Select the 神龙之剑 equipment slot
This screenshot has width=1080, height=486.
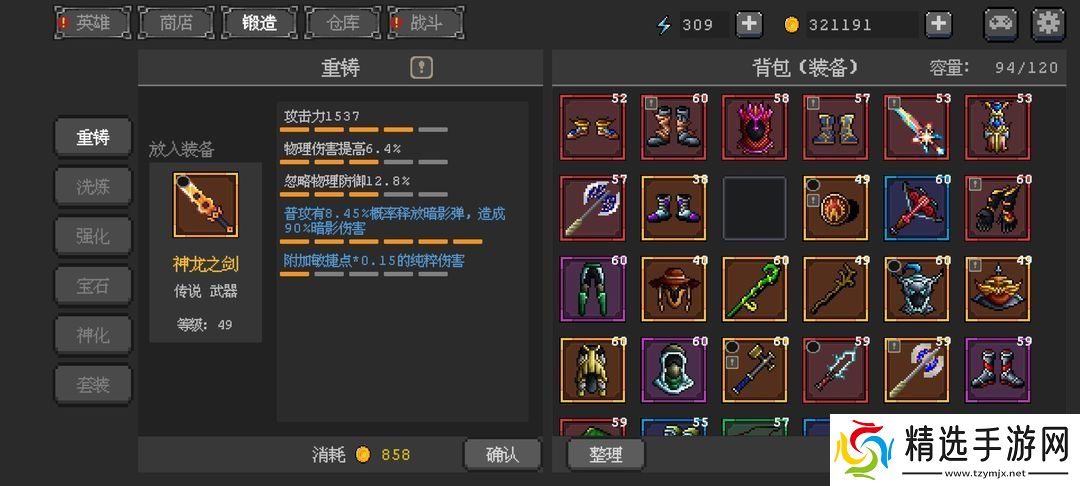pos(205,205)
